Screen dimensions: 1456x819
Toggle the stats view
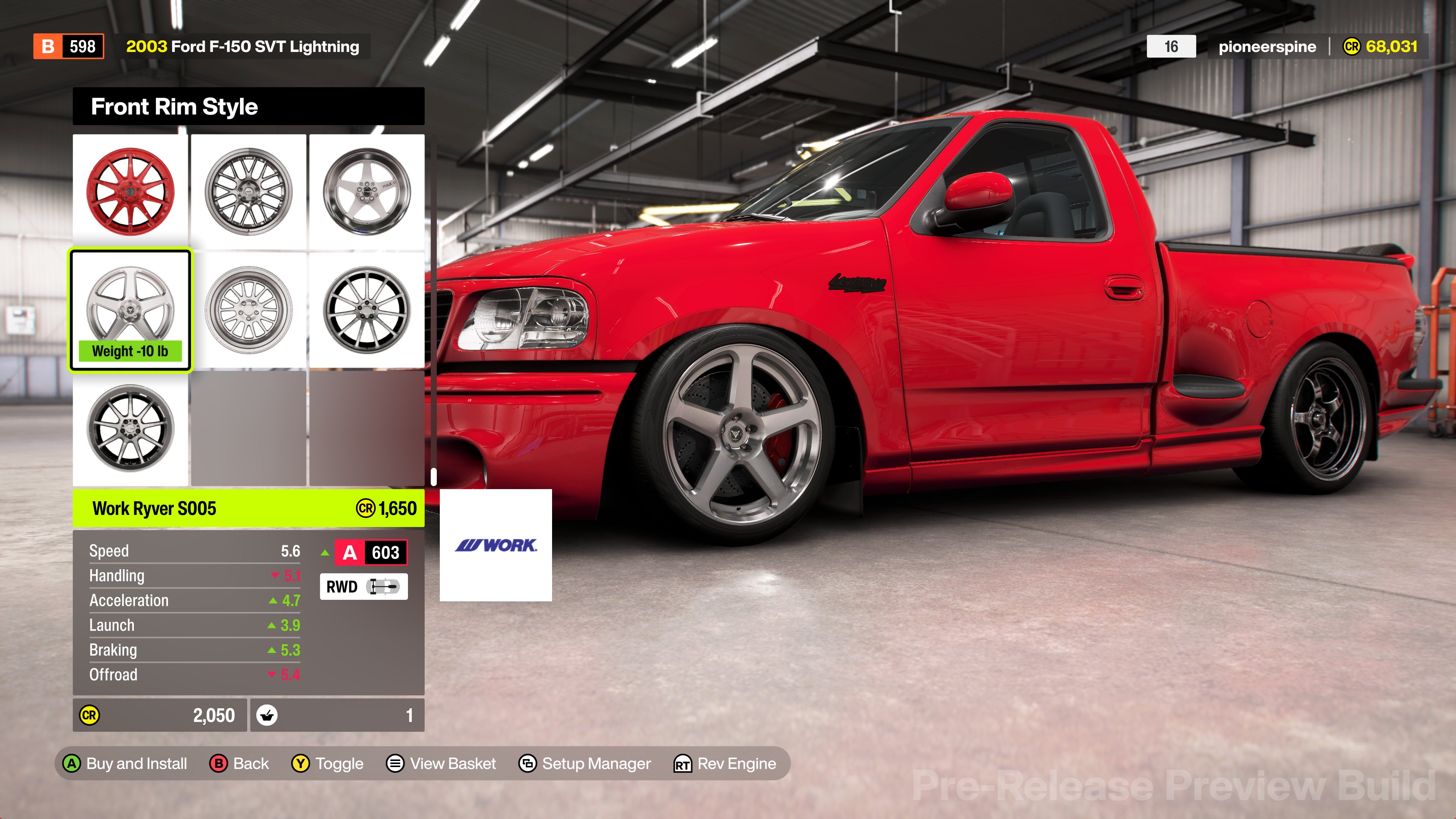(328, 764)
